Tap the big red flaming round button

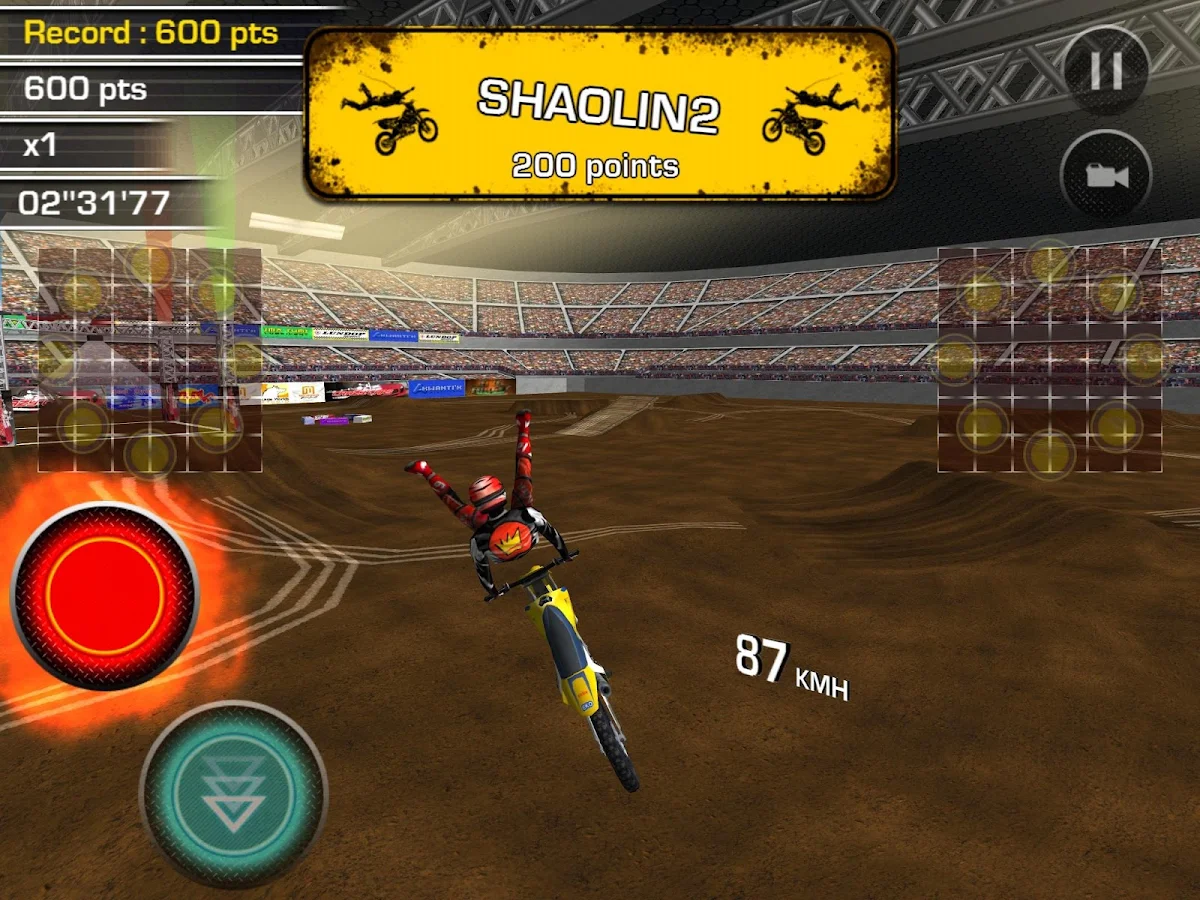pyautogui.click(x=104, y=596)
